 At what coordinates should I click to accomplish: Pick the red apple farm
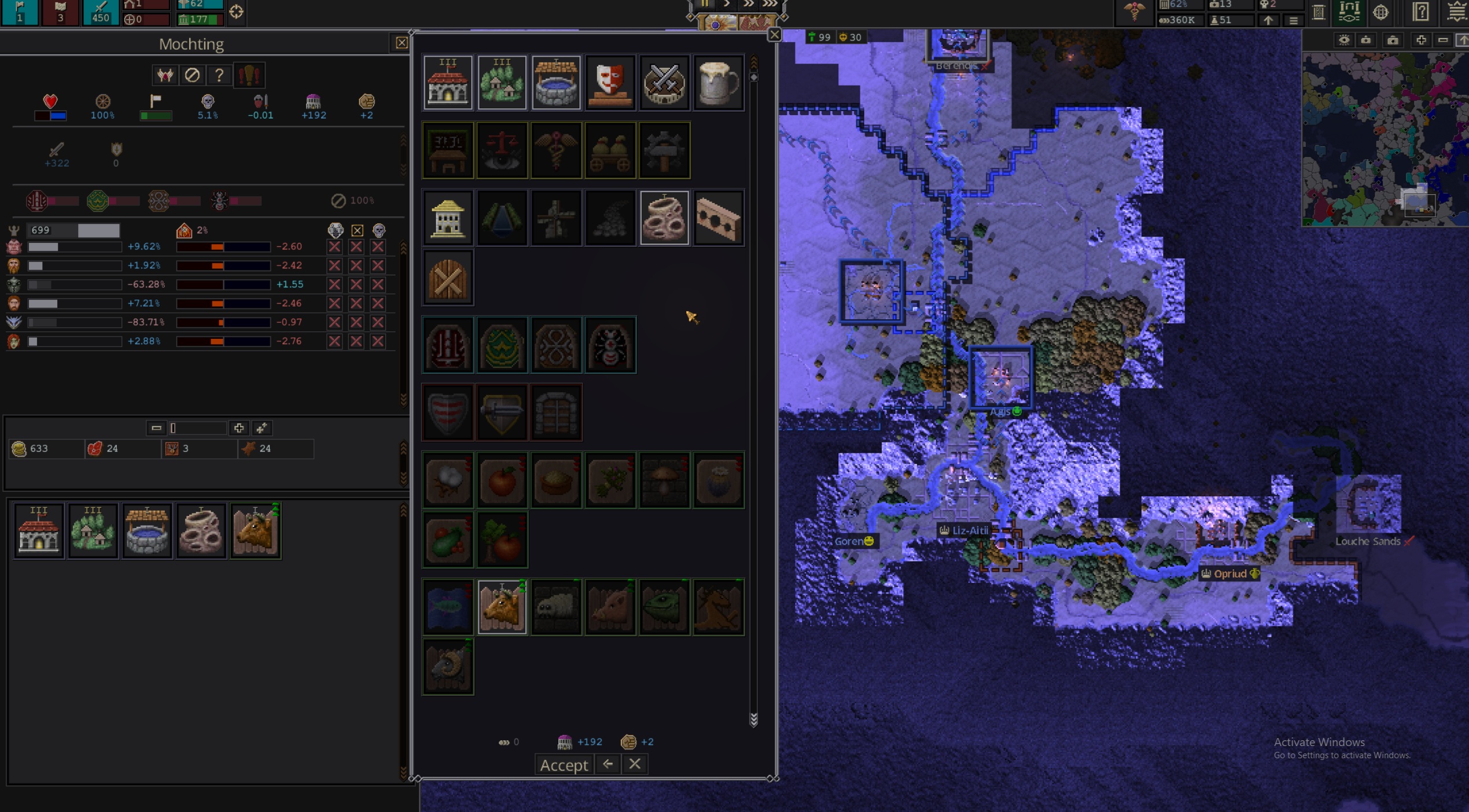(x=502, y=480)
